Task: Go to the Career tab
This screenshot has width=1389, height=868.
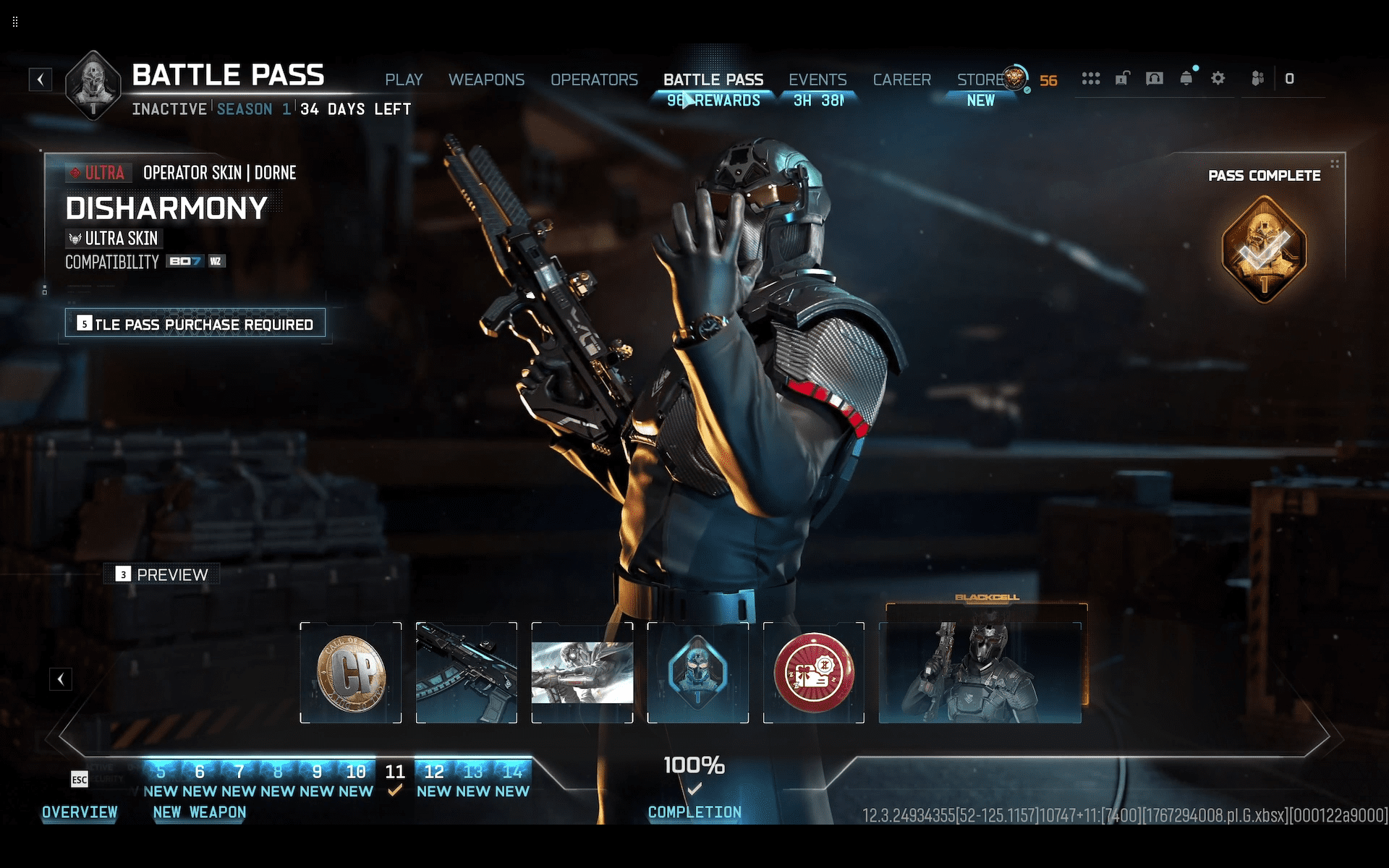Action: (x=901, y=80)
